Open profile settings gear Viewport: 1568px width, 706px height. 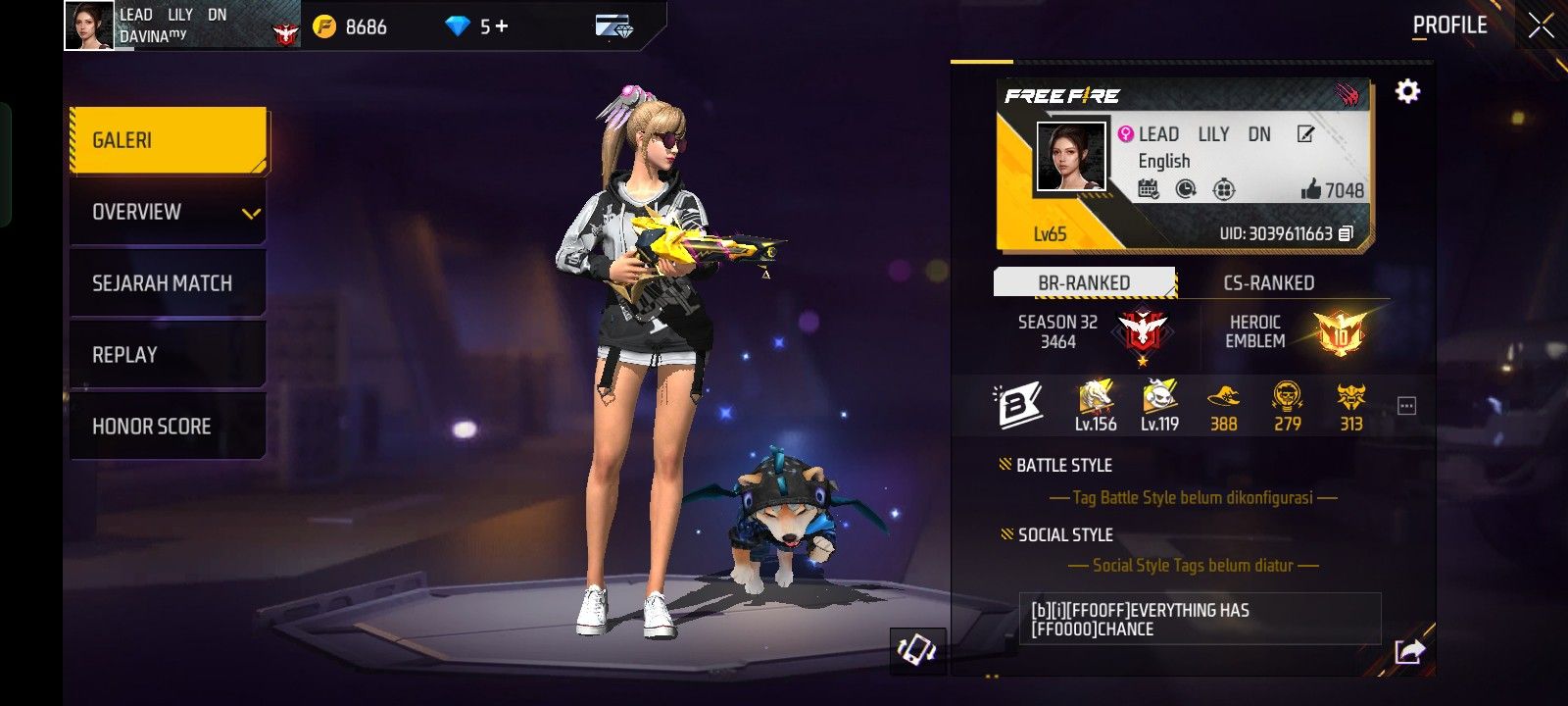tap(1407, 92)
